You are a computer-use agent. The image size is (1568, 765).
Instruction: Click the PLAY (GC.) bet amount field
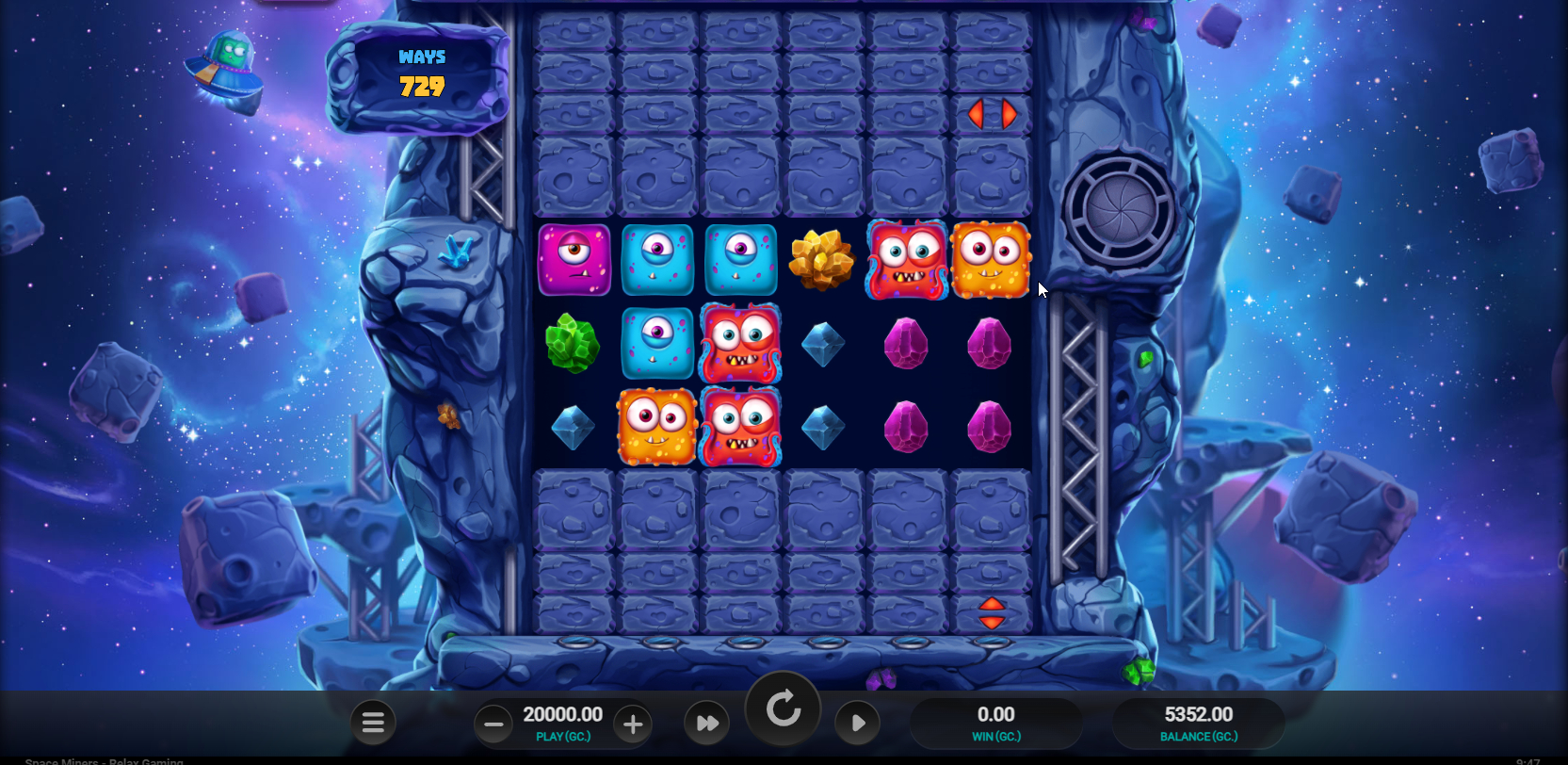pyautogui.click(x=562, y=722)
